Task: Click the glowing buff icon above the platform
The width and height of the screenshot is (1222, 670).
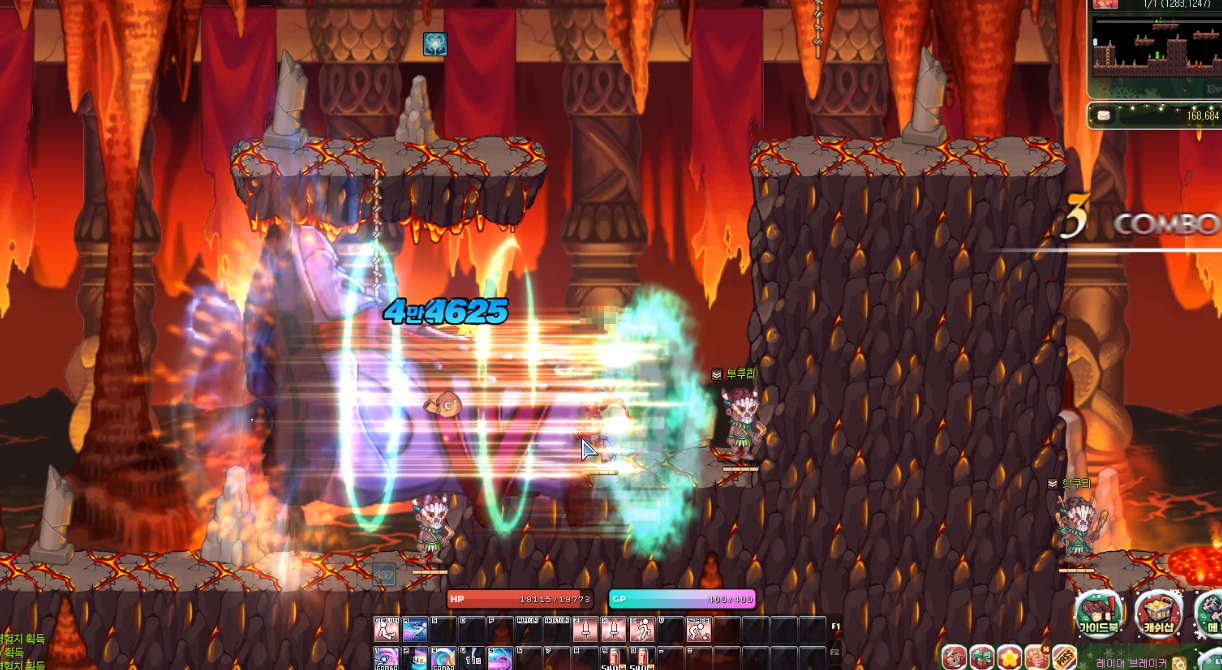Action: tap(435, 44)
